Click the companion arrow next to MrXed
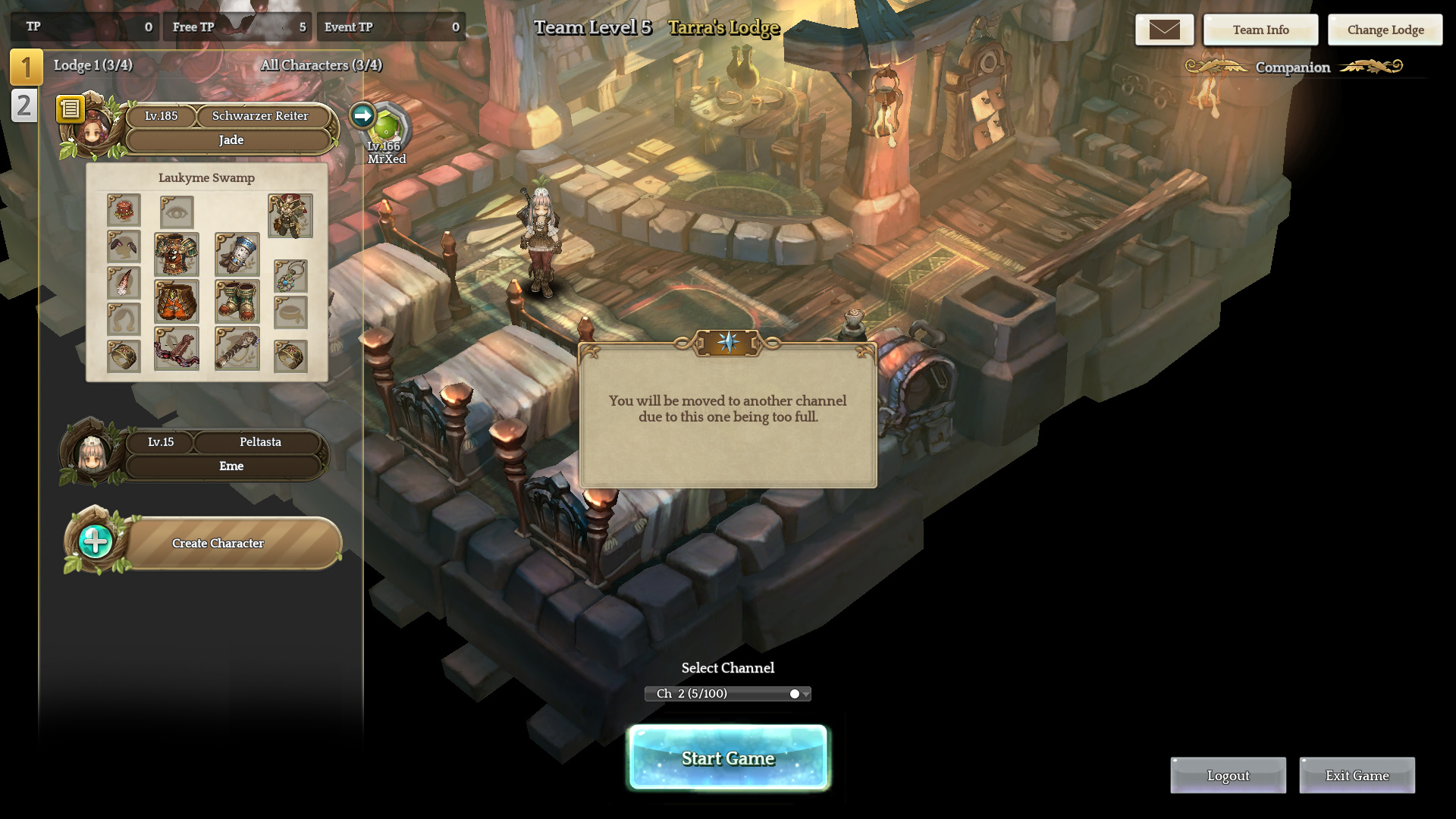The image size is (1456, 819). [362, 115]
